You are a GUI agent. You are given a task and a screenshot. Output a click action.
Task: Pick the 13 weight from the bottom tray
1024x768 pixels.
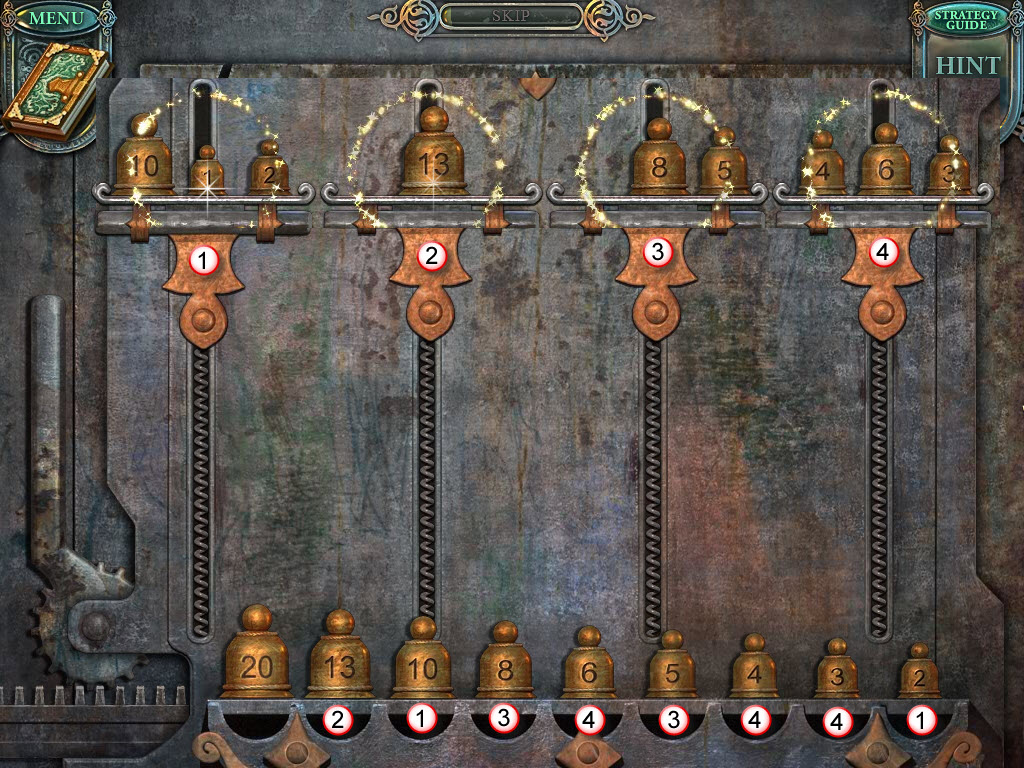[x=339, y=664]
